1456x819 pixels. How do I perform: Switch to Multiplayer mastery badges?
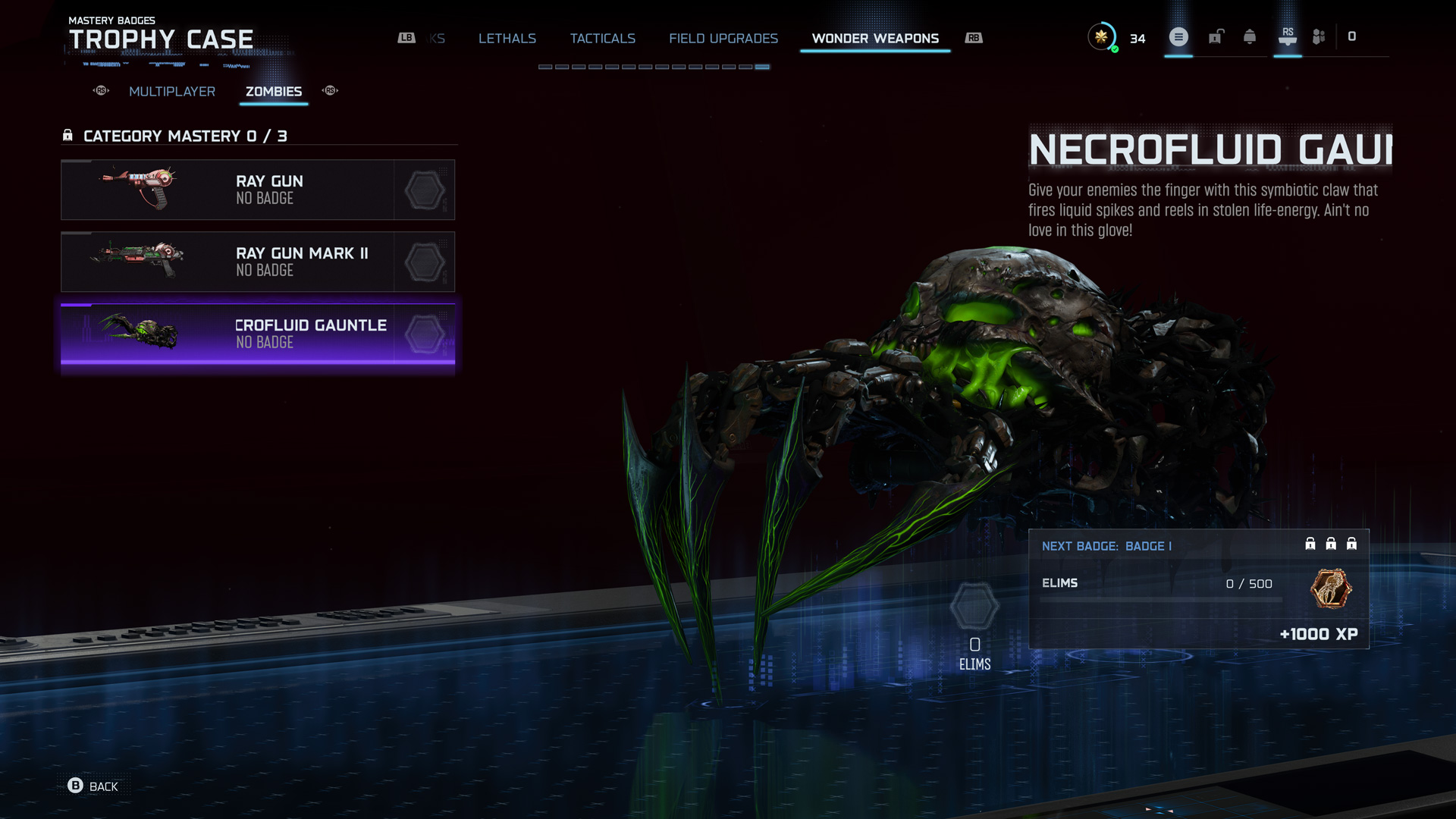[x=172, y=92]
